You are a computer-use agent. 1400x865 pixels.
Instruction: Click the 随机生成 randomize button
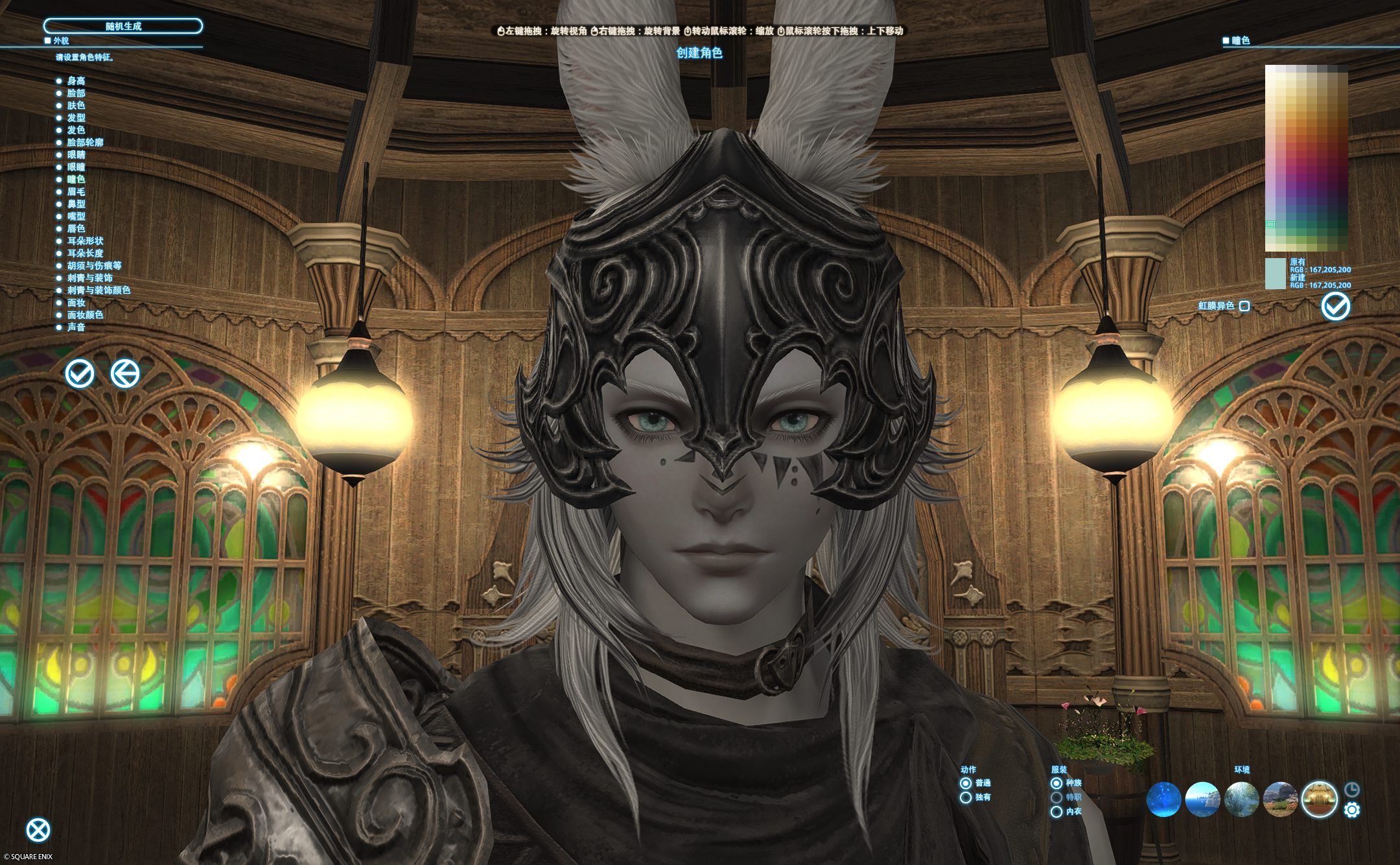[x=123, y=27]
